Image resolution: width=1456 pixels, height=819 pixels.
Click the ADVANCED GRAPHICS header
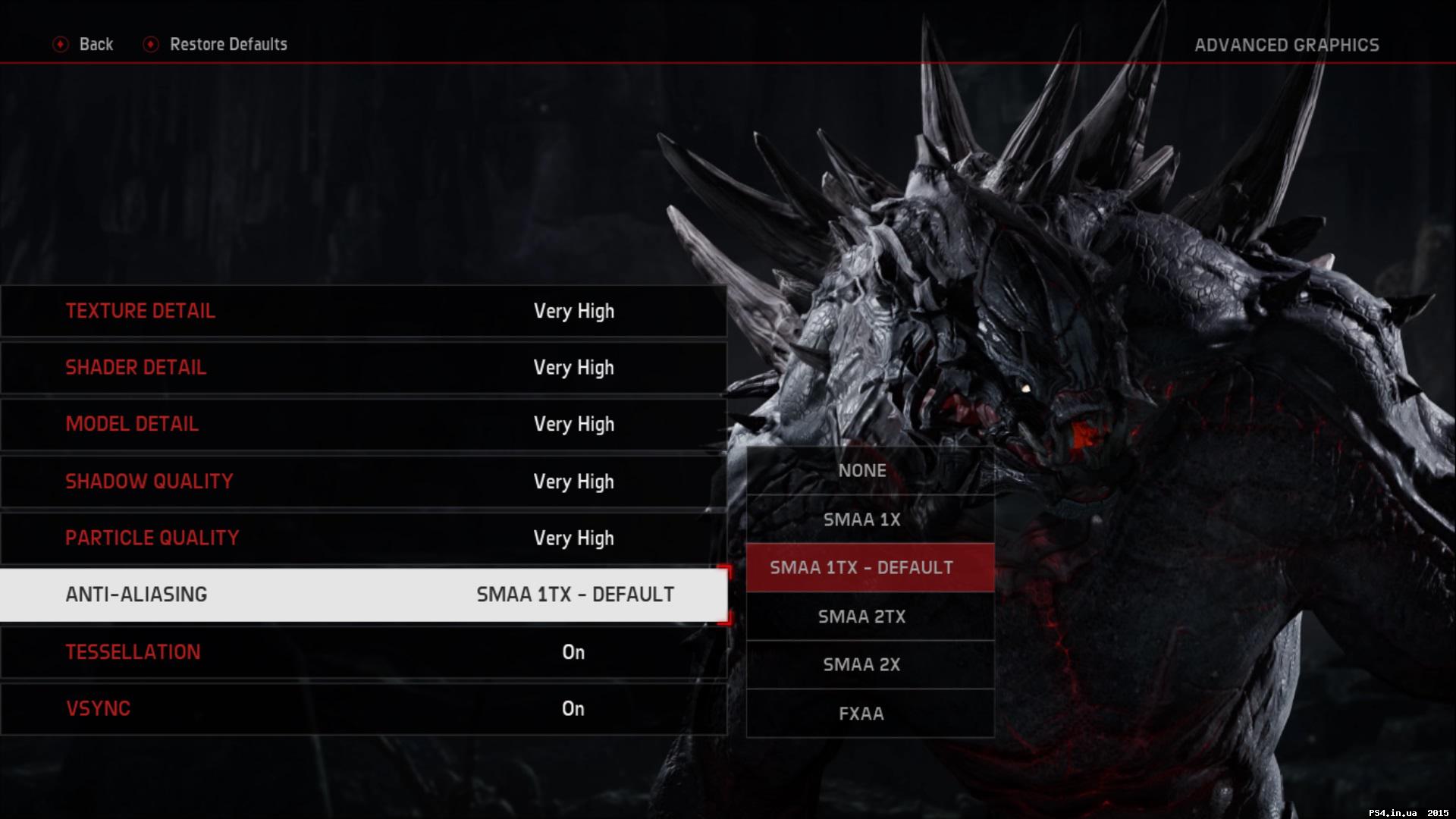coord(1288,44)
